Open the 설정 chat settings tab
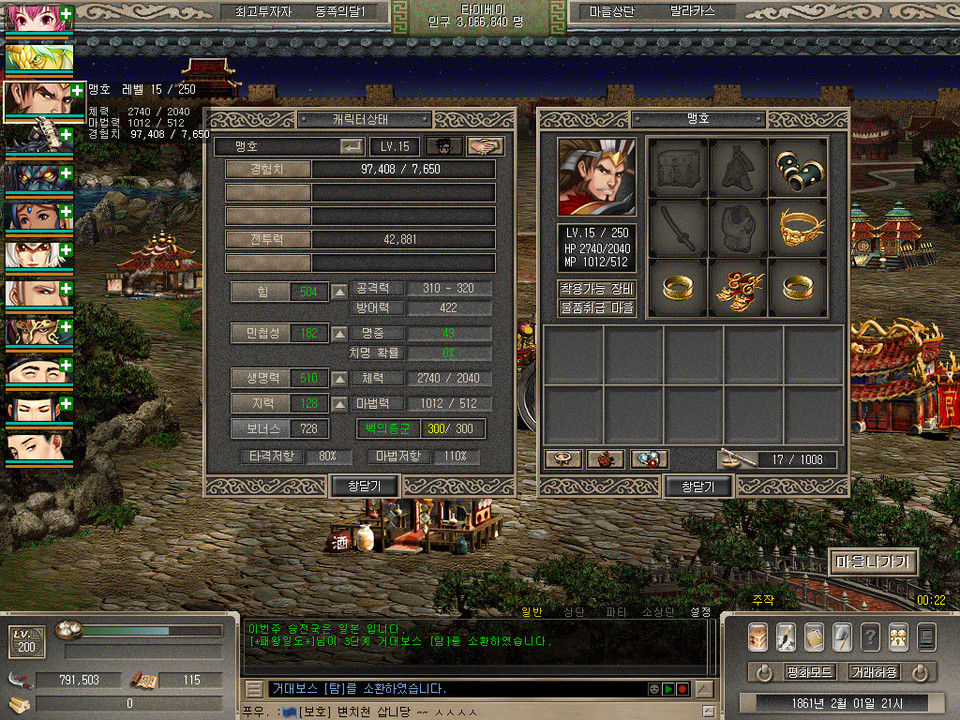 700,611
